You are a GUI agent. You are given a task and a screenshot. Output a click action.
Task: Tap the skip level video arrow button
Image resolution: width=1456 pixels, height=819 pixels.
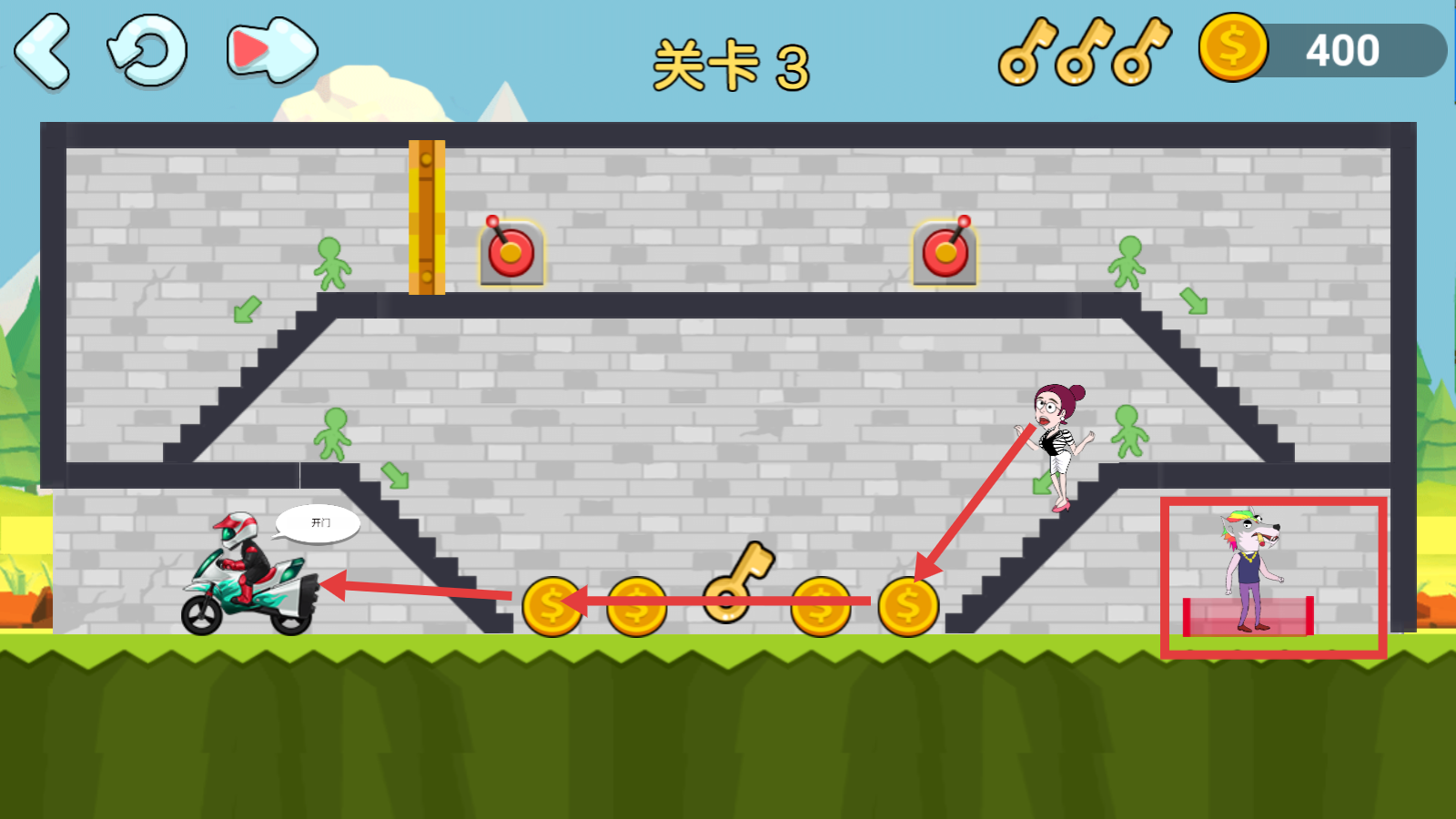click(271, 51)
